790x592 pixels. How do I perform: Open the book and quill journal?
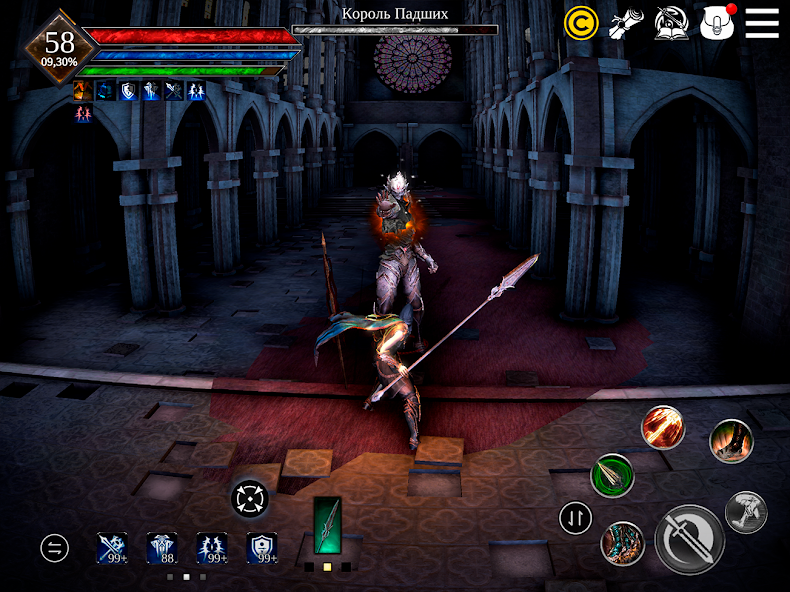[x=672, y=23]
